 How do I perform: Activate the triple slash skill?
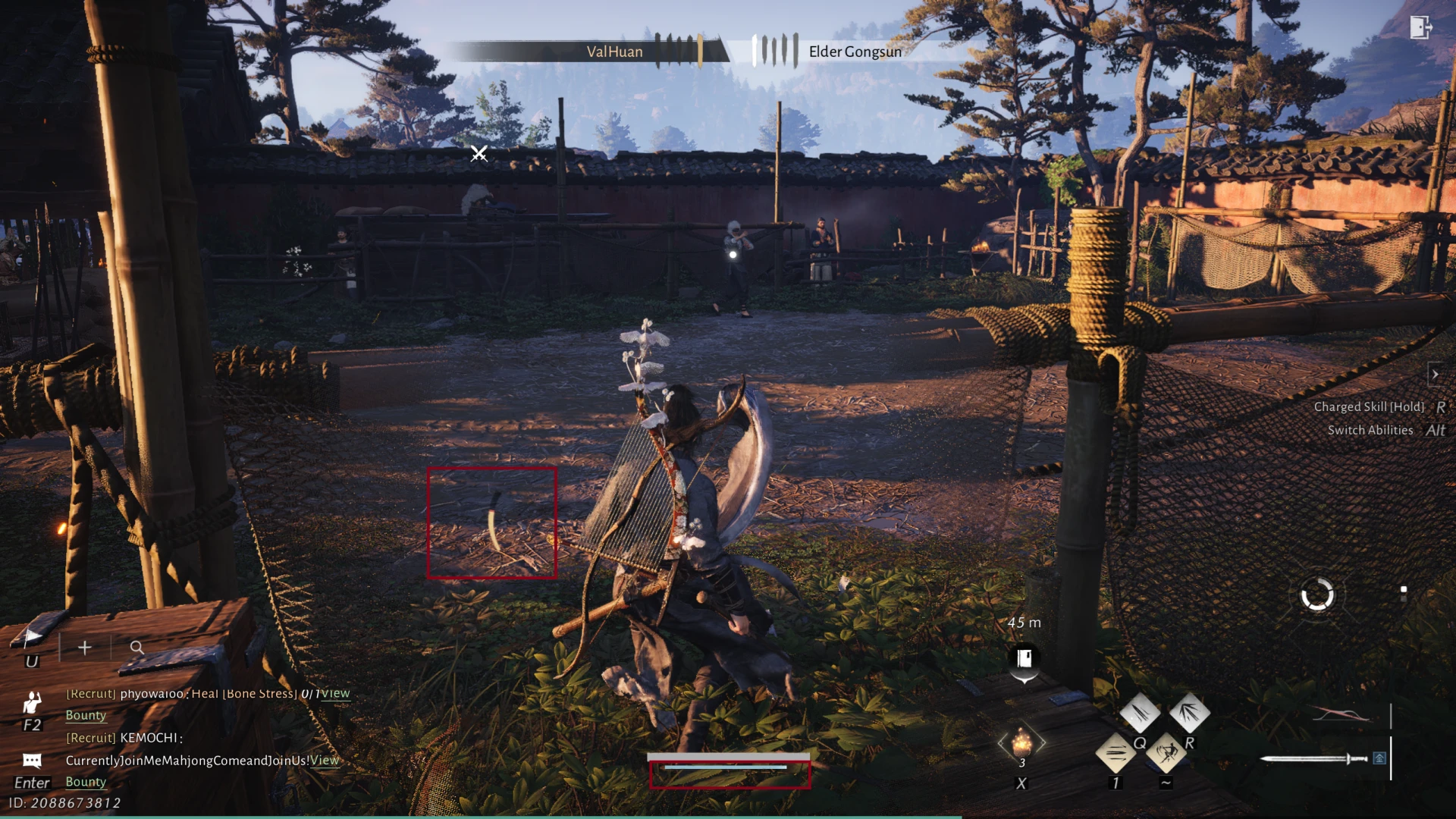tap(1139, 712)
